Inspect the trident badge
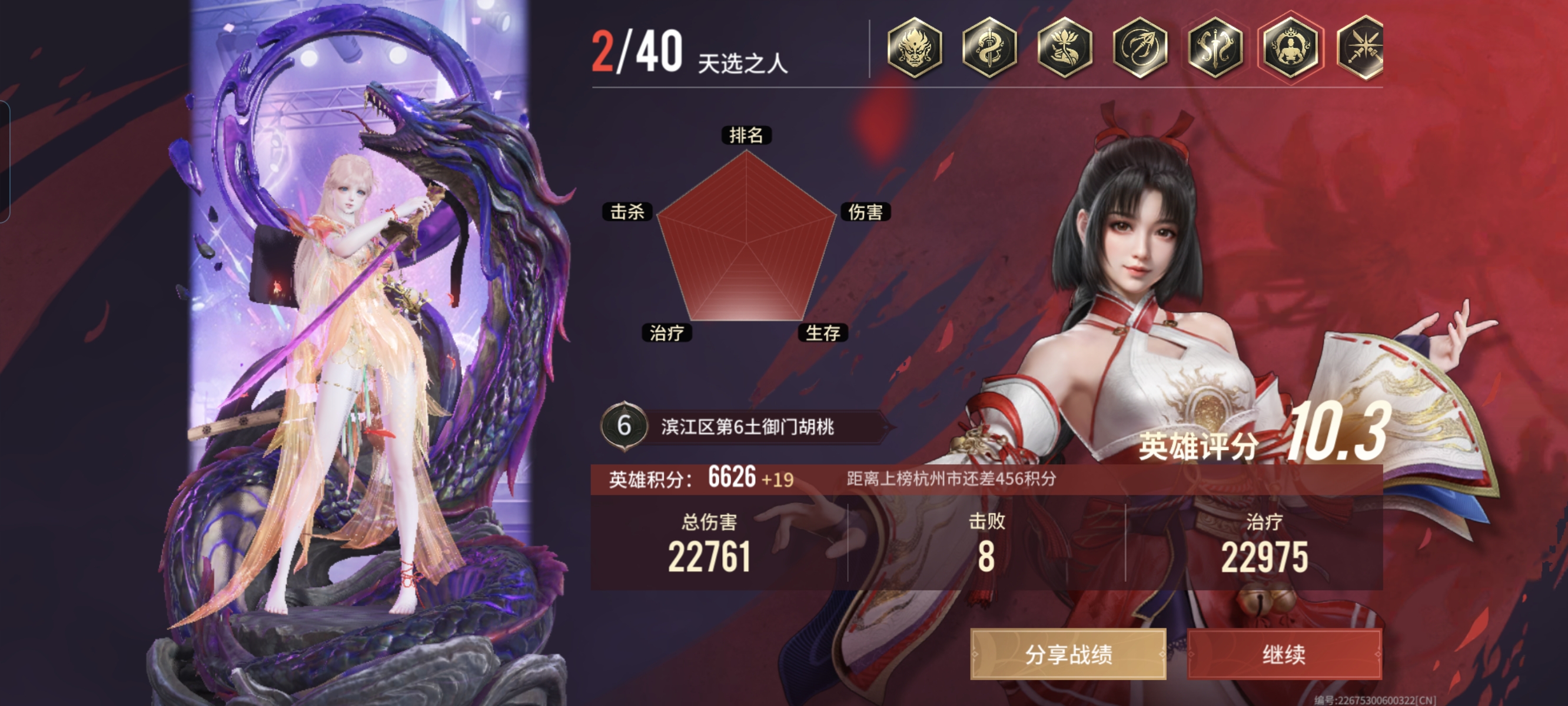 pyautogui.click(x=1140, y=48)
